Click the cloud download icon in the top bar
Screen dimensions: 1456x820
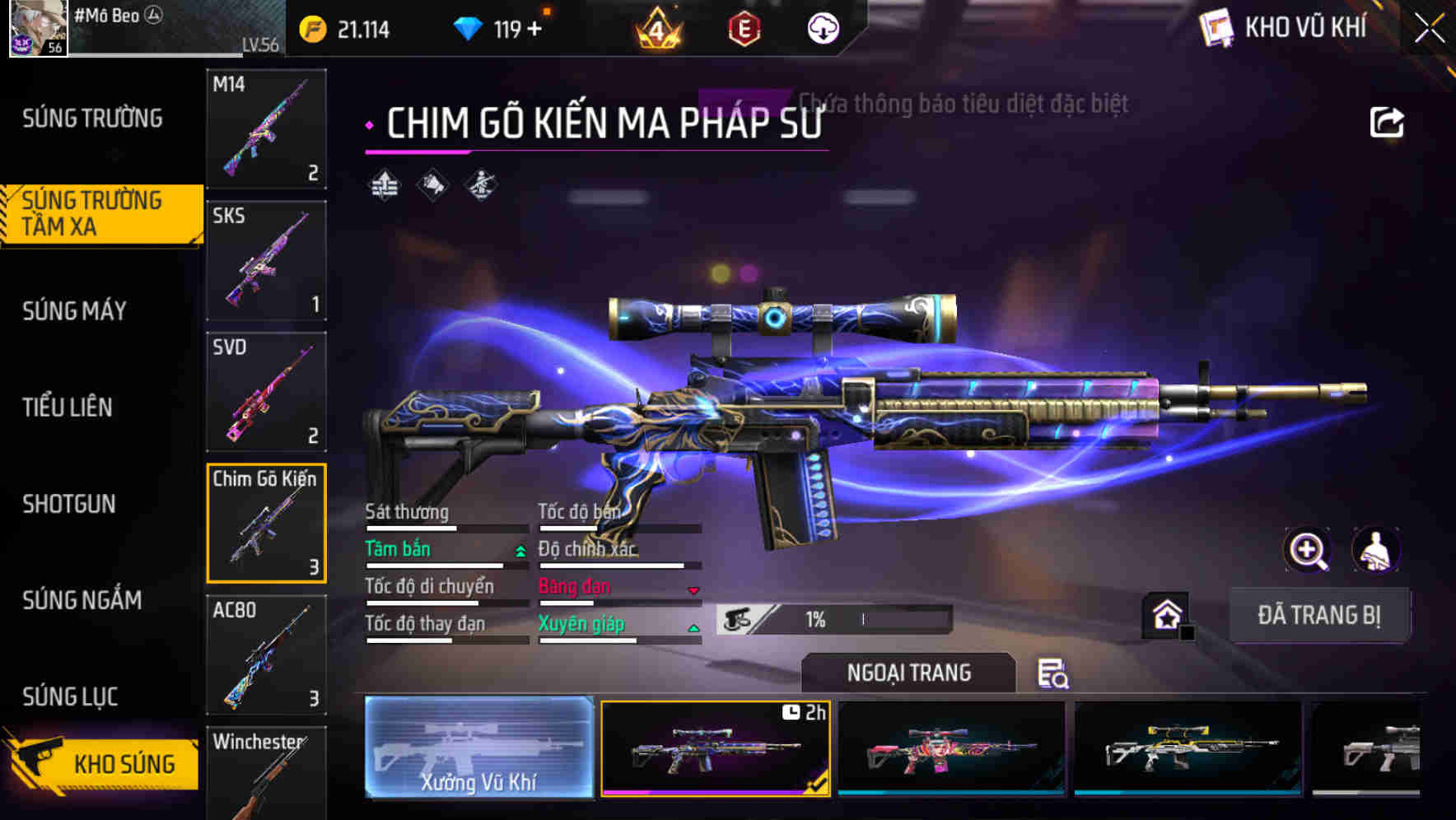[823, 29]
